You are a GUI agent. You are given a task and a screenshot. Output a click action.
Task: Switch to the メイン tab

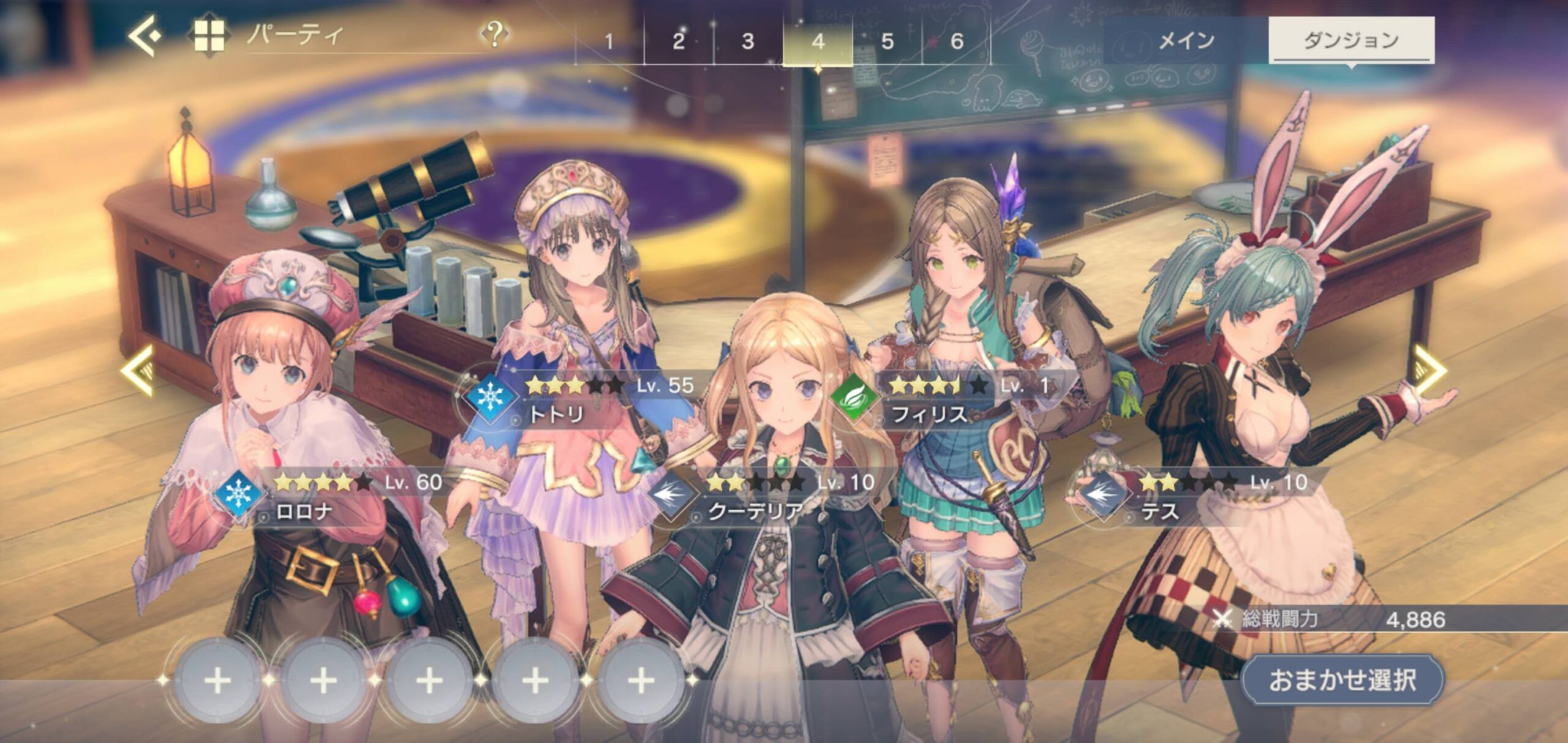(x=1186, y=40)
